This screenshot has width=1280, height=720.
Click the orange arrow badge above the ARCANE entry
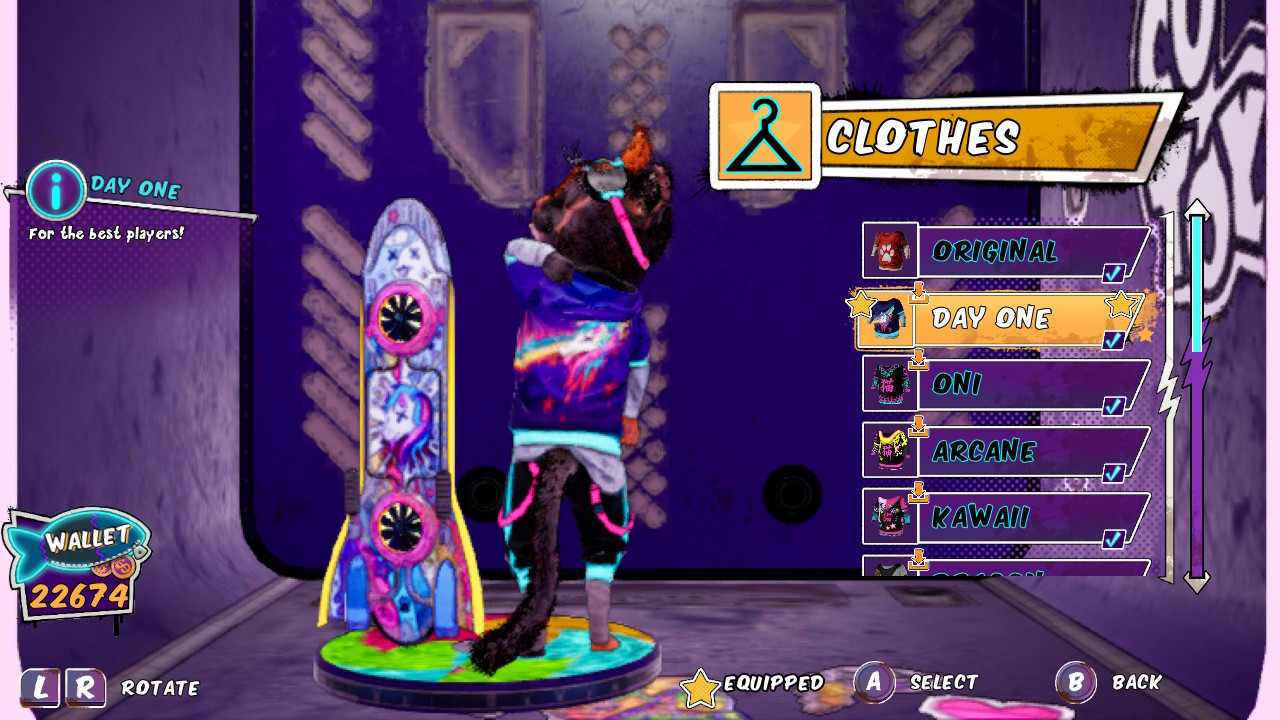coord(920,424)
